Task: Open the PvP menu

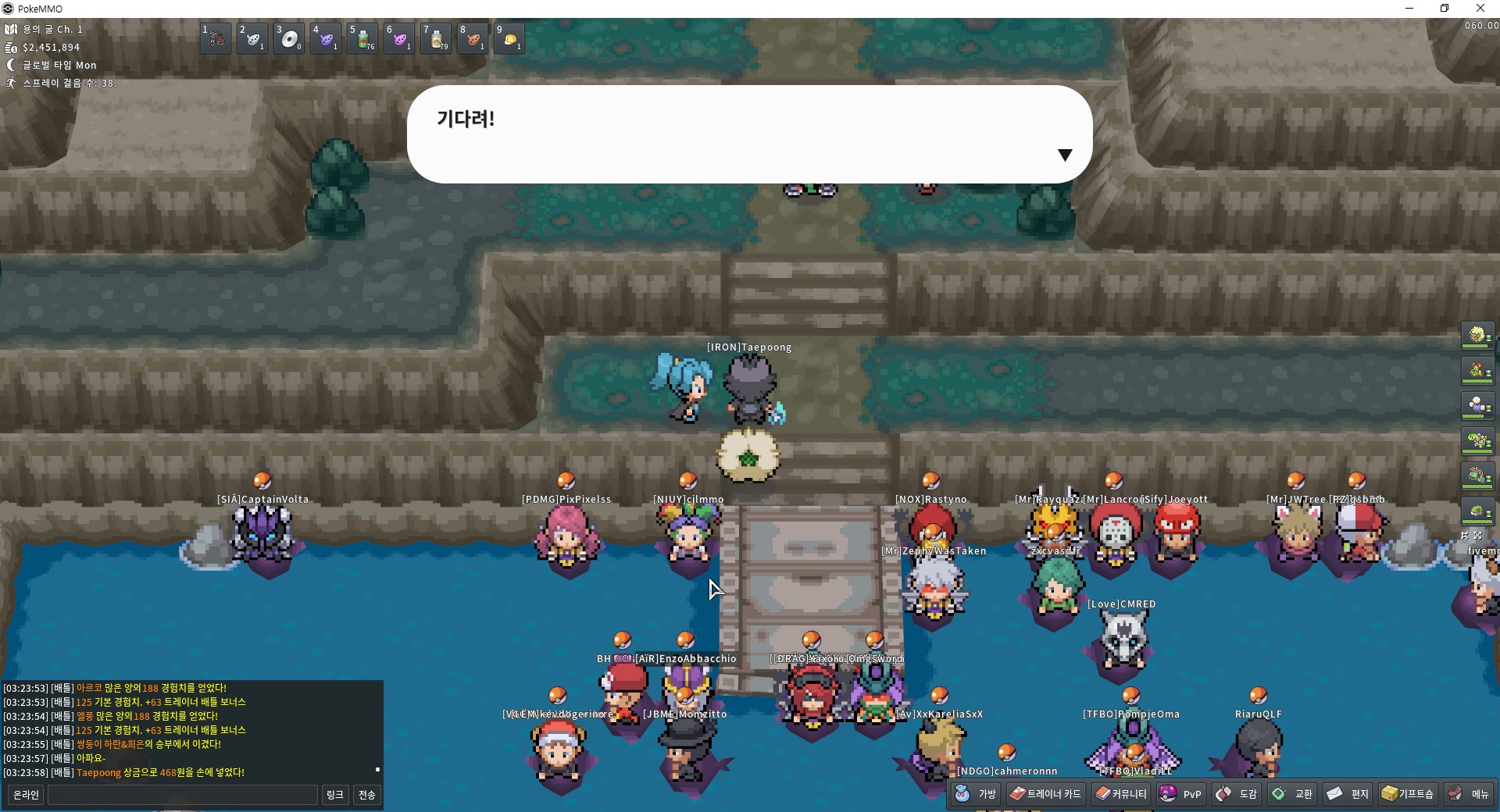Action: click(x=1181, y=794)
